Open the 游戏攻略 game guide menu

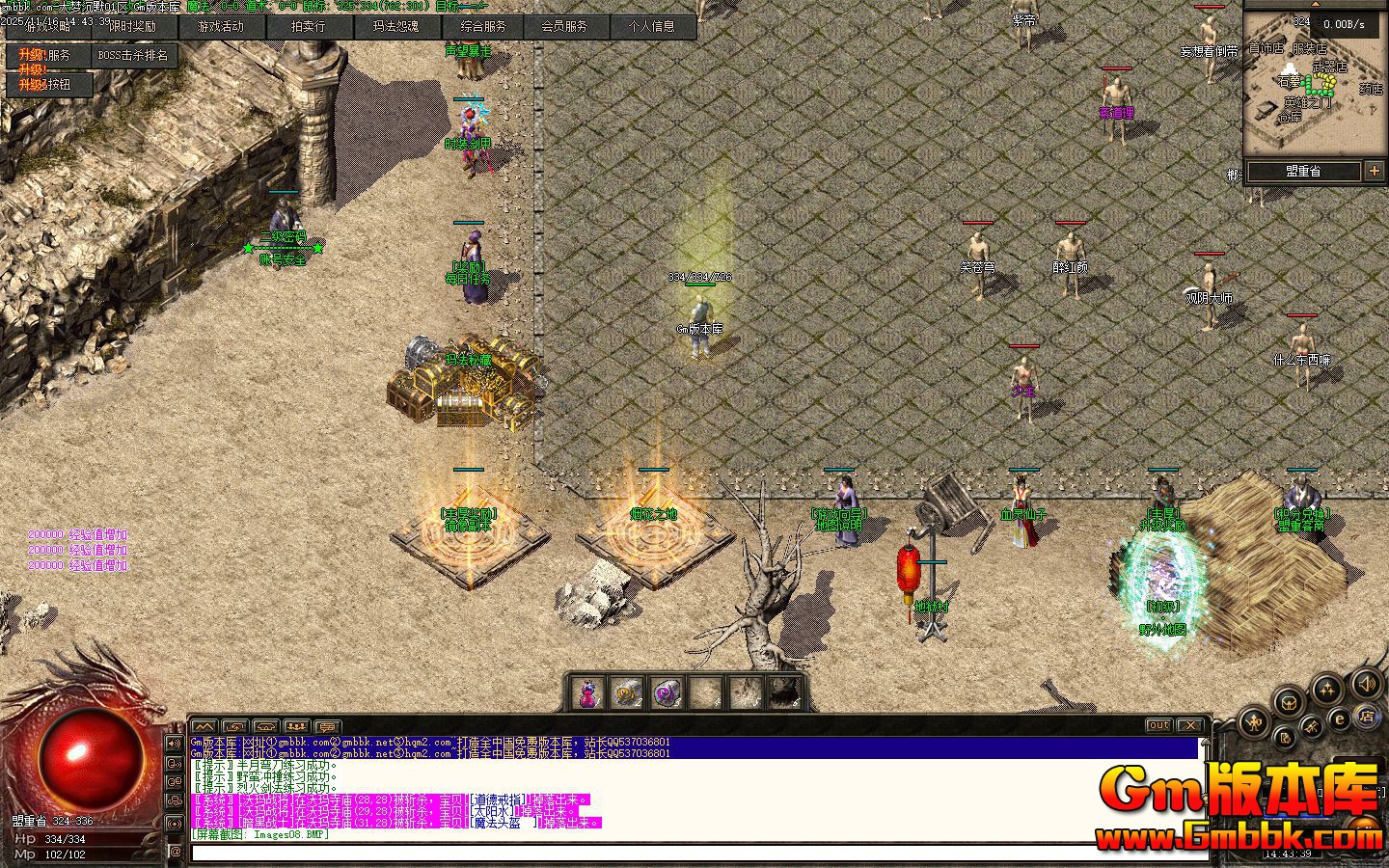48,27
